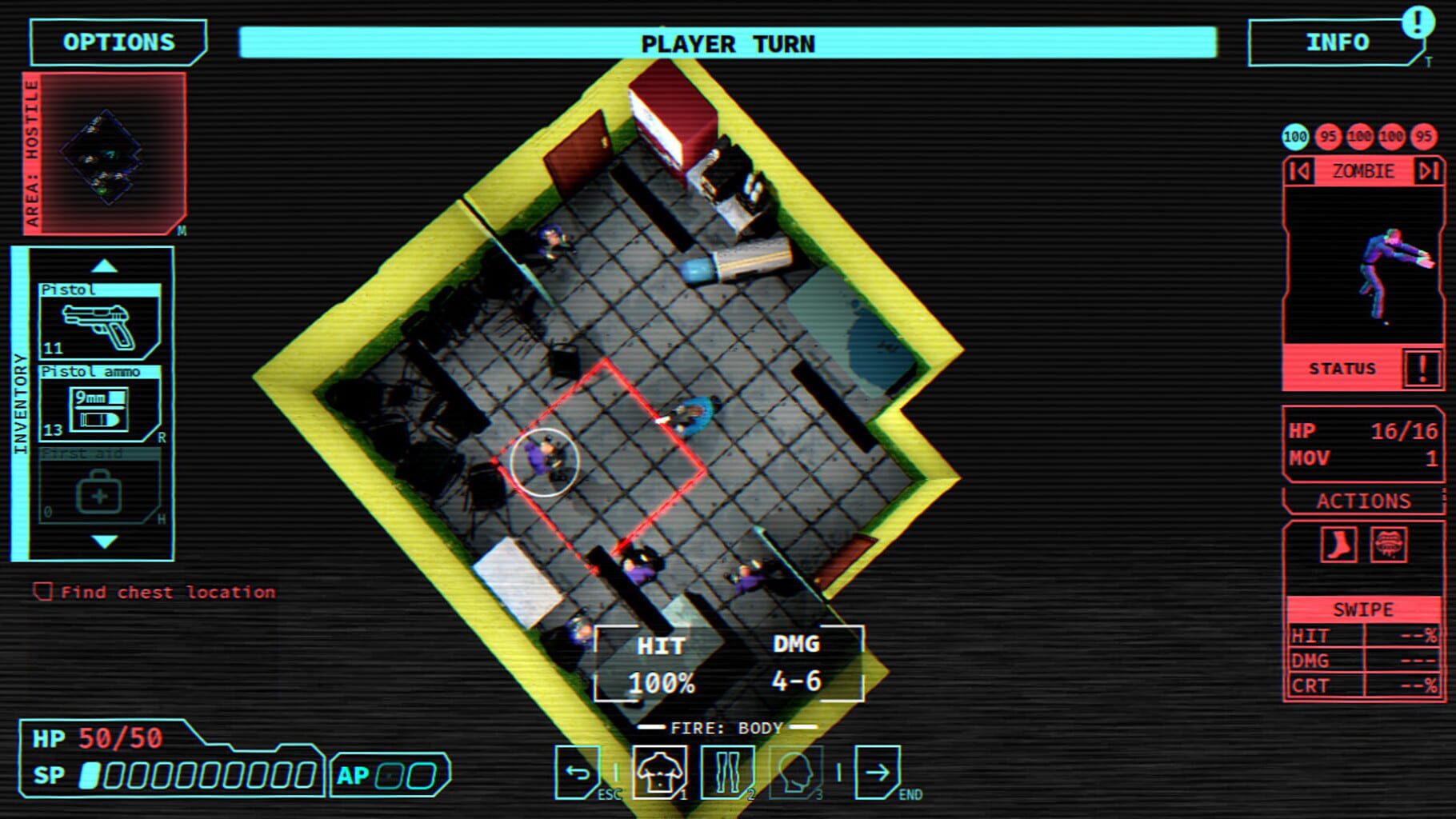
Task: Open the OPTIONS menu
Action: click(116, 42)
